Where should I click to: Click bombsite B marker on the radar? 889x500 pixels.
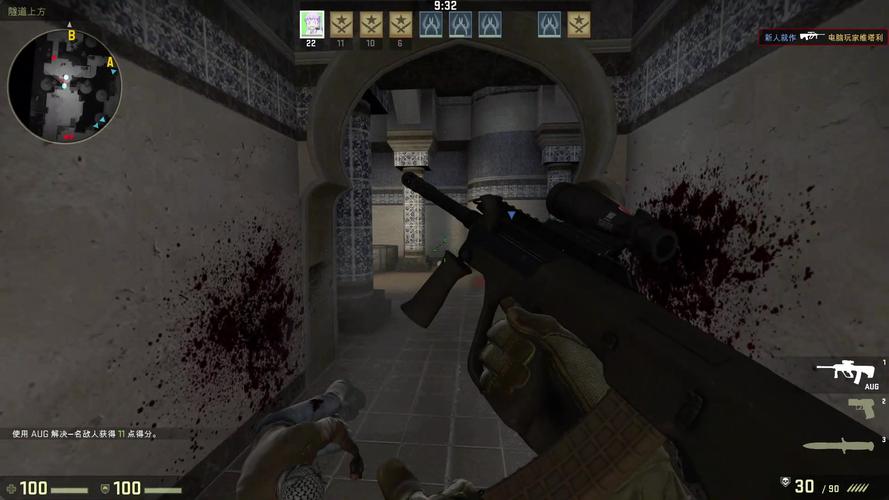tap(71, 35)
